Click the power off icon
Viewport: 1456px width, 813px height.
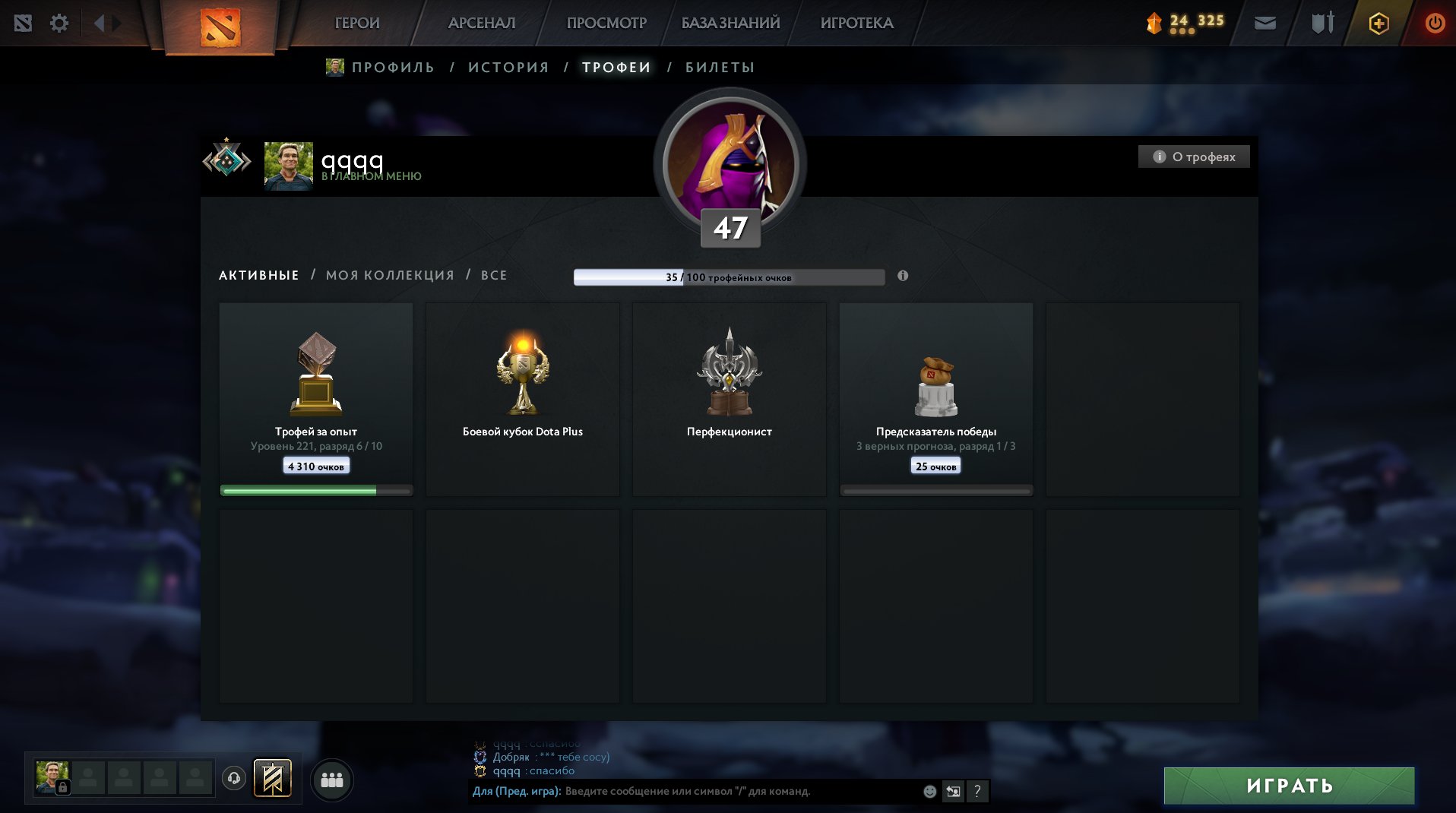coord(1435,23)
